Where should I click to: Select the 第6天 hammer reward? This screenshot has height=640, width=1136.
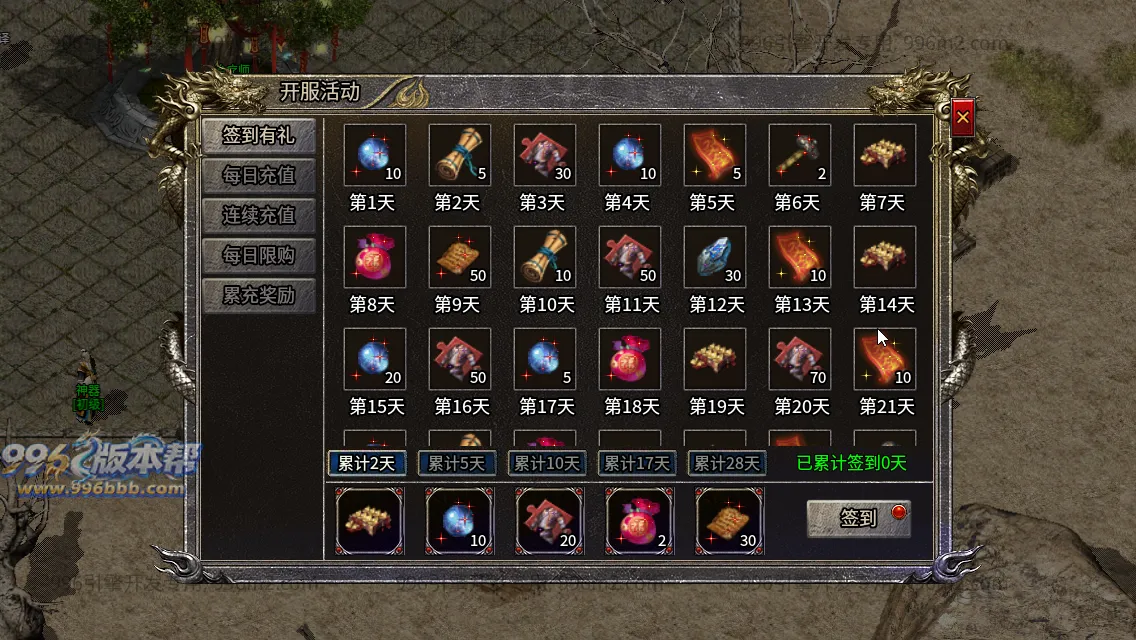(x=800, y=155)
